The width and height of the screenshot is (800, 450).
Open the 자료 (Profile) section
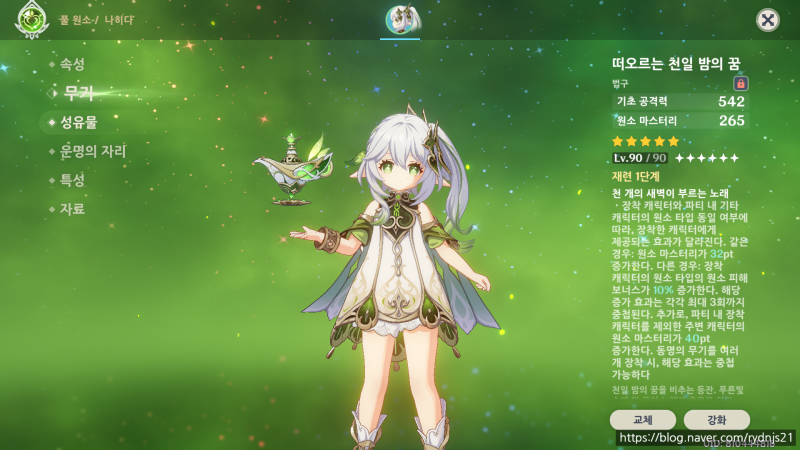click(x=72, y=209)
